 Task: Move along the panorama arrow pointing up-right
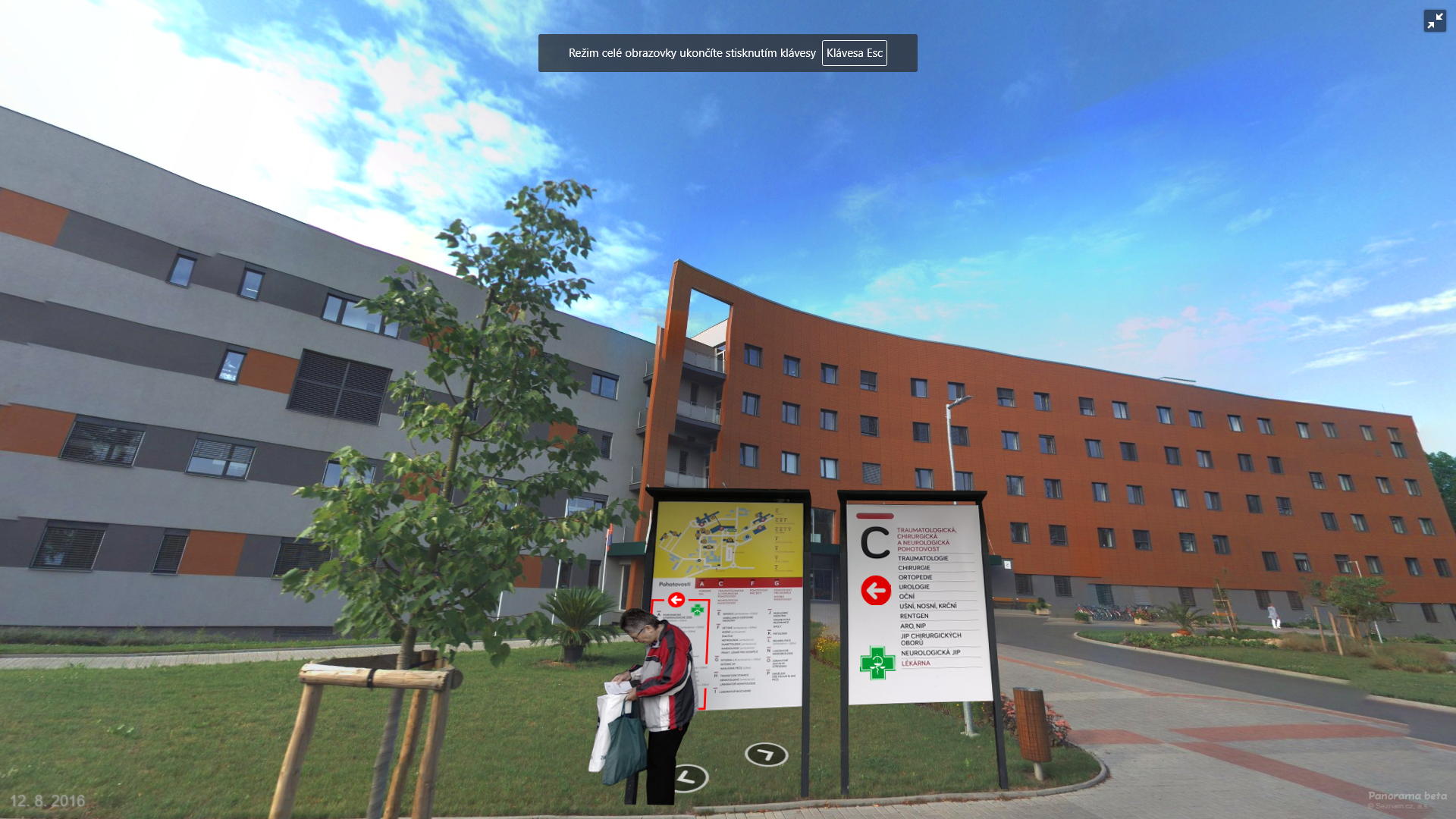coord(766,755)
